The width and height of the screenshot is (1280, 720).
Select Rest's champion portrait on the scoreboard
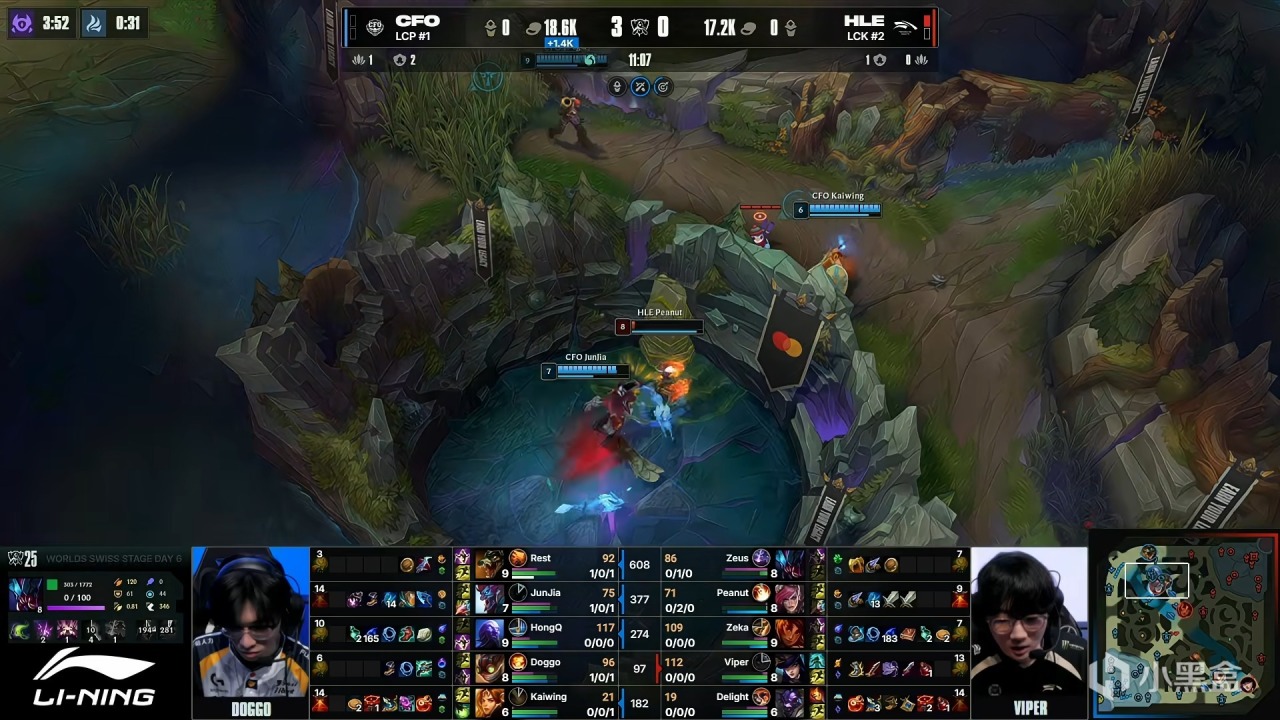click(x=489, y=565)
